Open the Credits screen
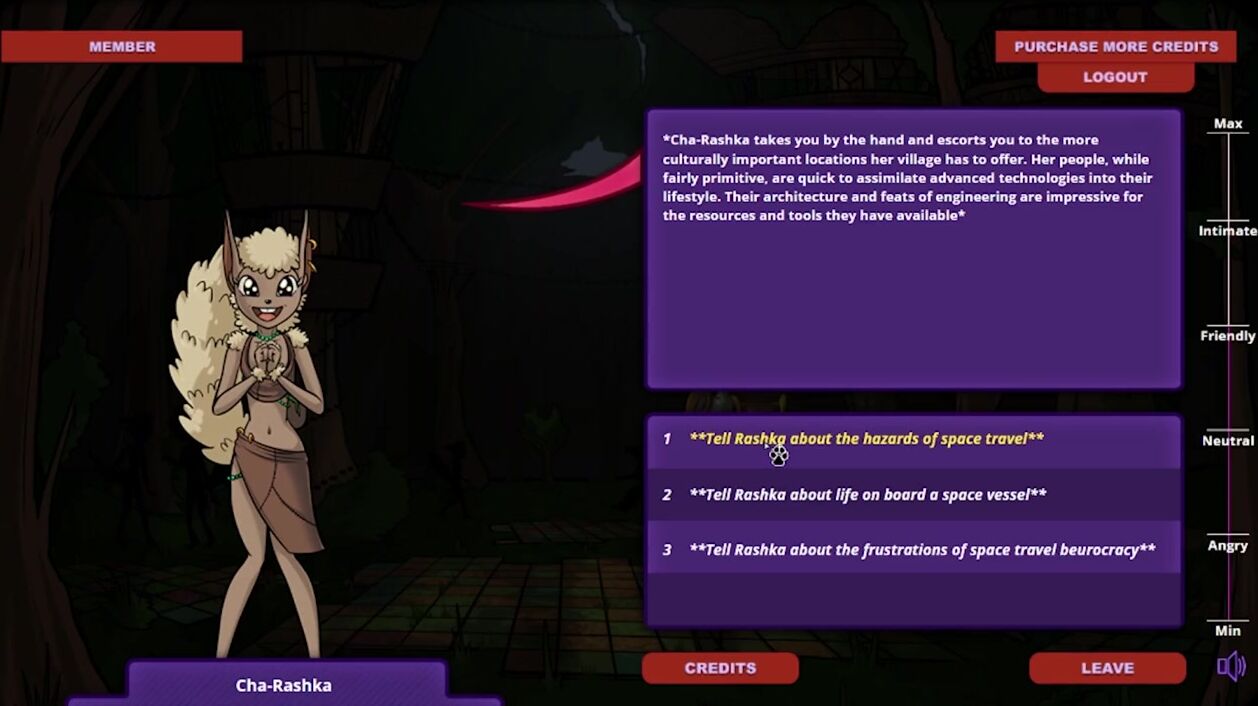This screenshot has height=706, width=1258. [x=720, y=668]
